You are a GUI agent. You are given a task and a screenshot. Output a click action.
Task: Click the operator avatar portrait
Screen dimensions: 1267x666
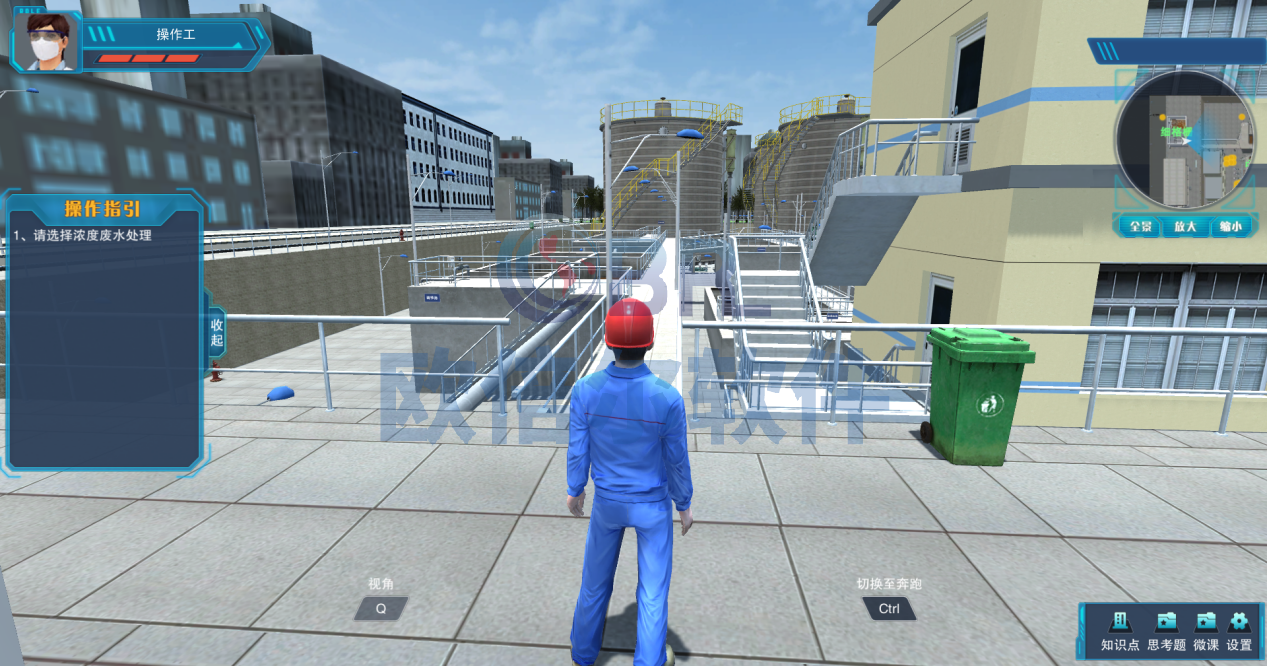46,42
